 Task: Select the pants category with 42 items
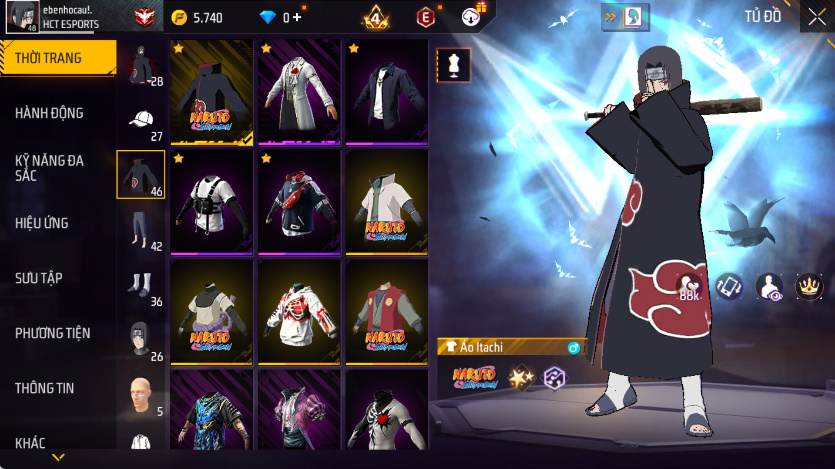[141, 230]
